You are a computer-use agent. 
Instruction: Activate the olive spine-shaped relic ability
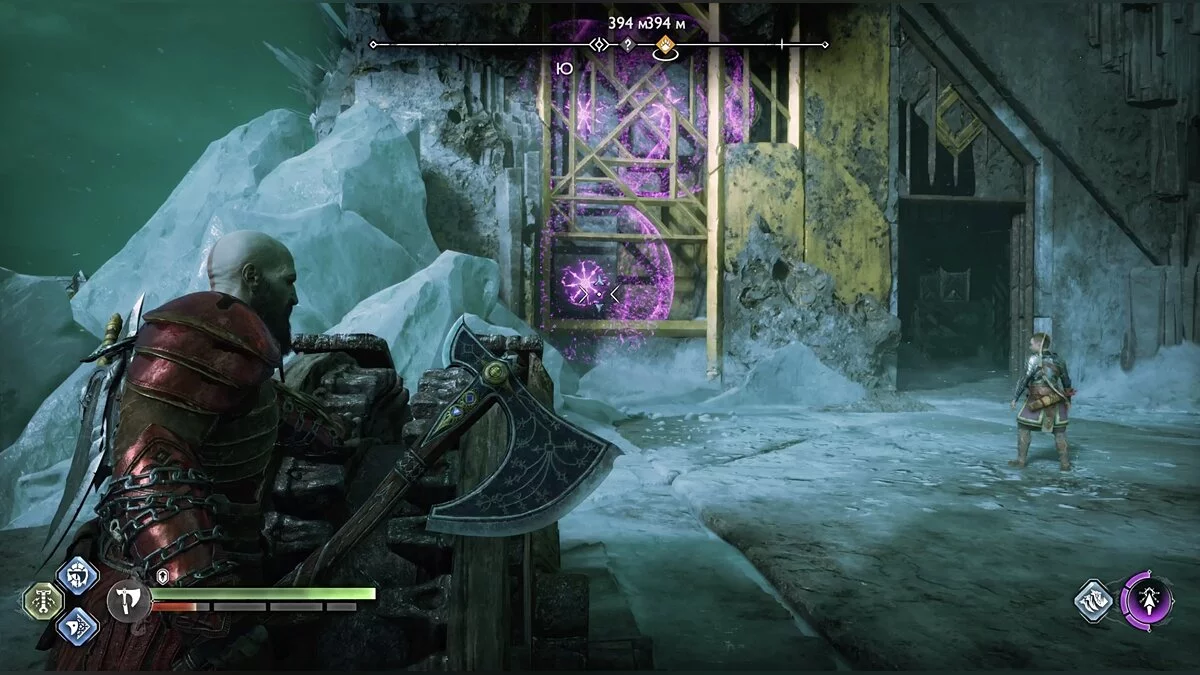43,601
